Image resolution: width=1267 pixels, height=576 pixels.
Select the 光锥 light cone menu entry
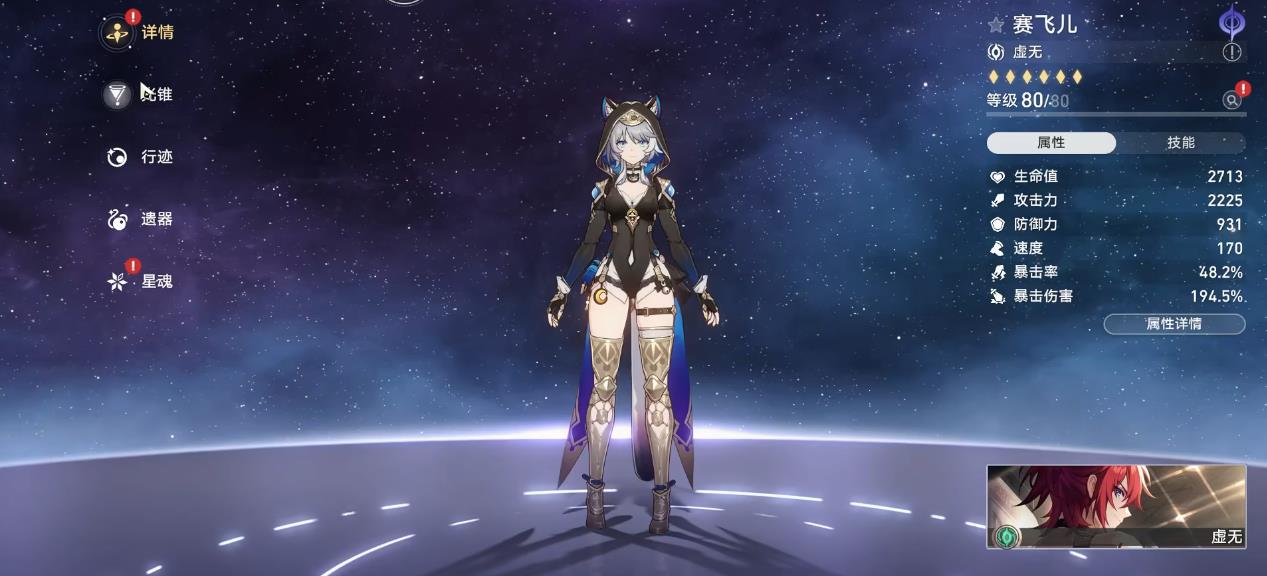139,94
